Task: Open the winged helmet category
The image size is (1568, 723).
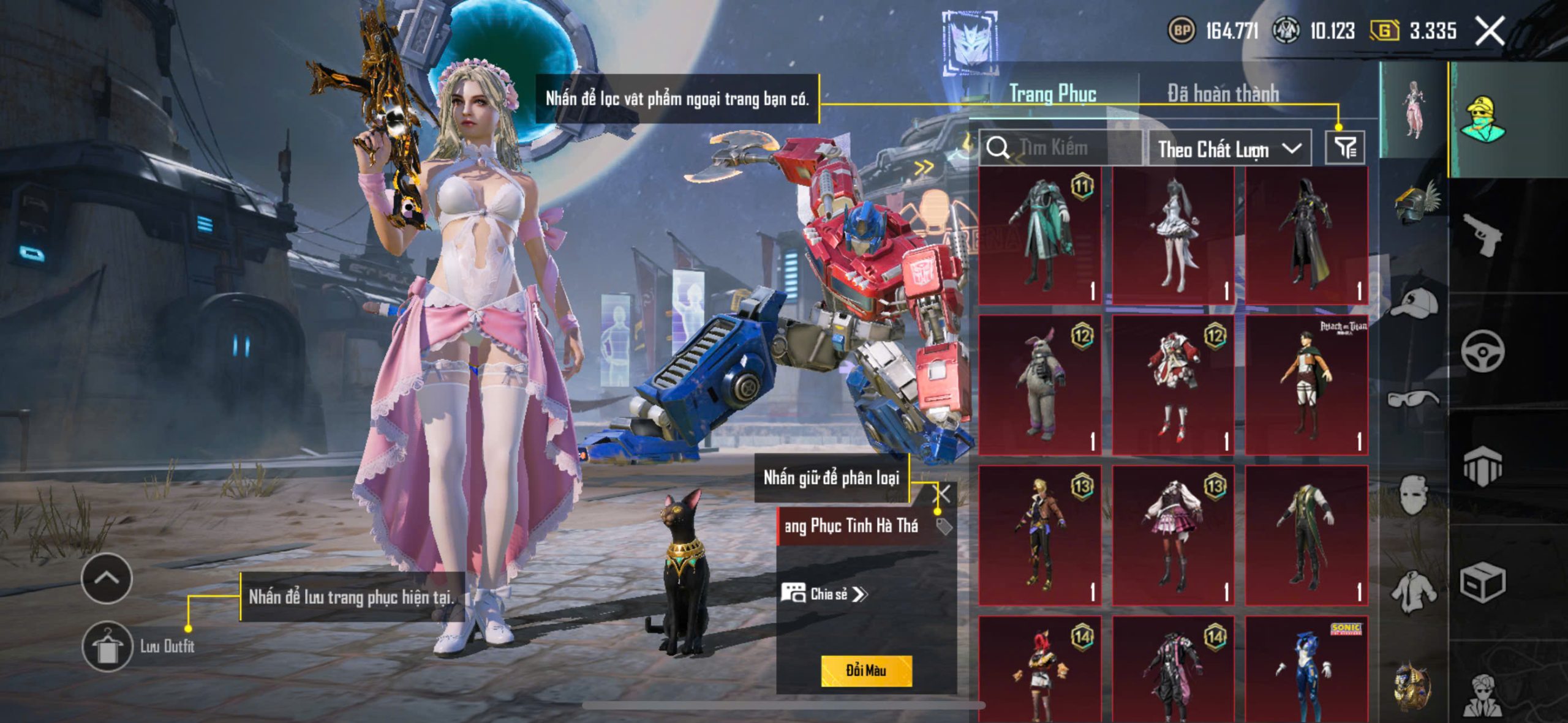Action: [1415, 203]
